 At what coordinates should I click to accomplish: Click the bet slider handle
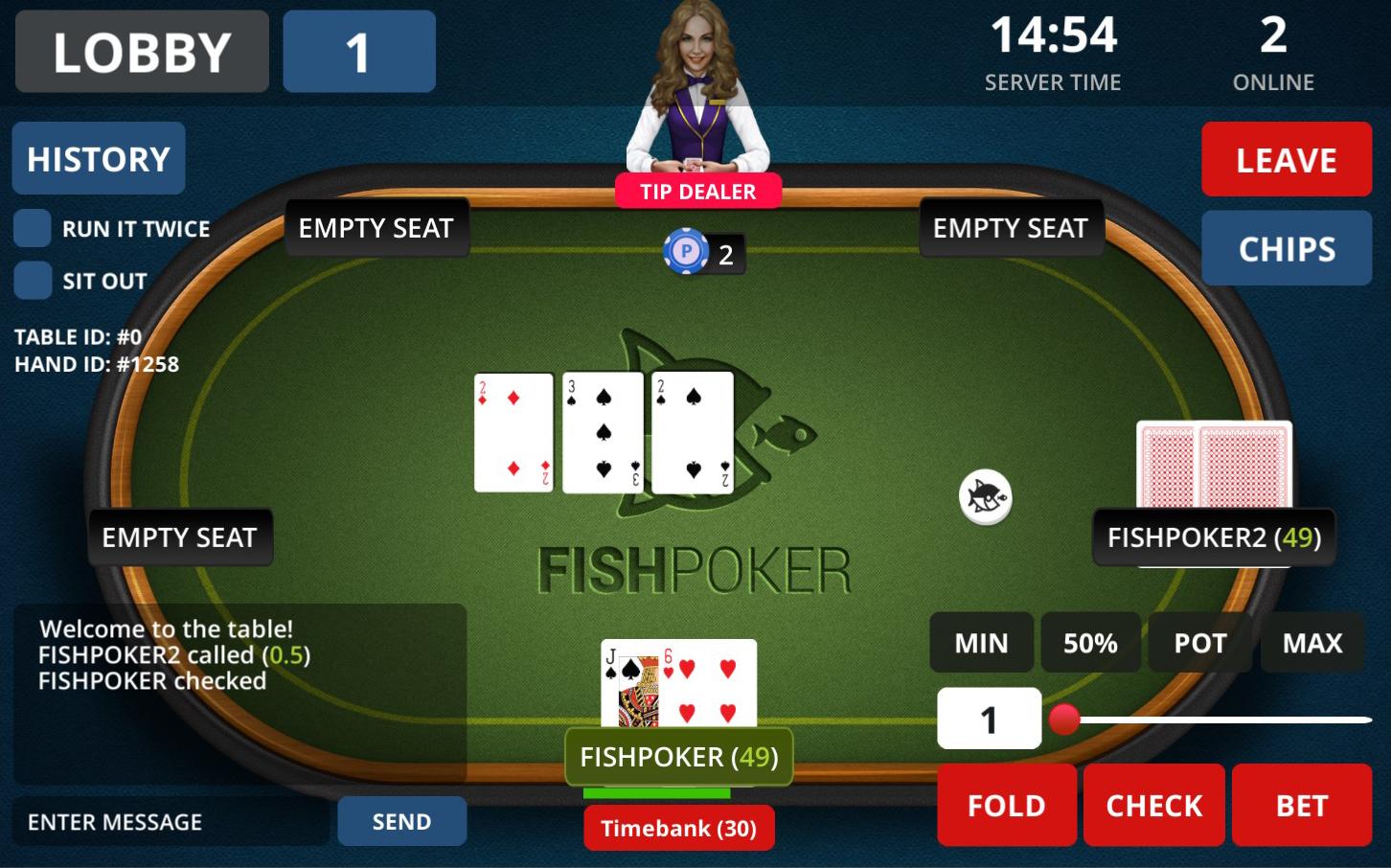tap(1063, 720)
